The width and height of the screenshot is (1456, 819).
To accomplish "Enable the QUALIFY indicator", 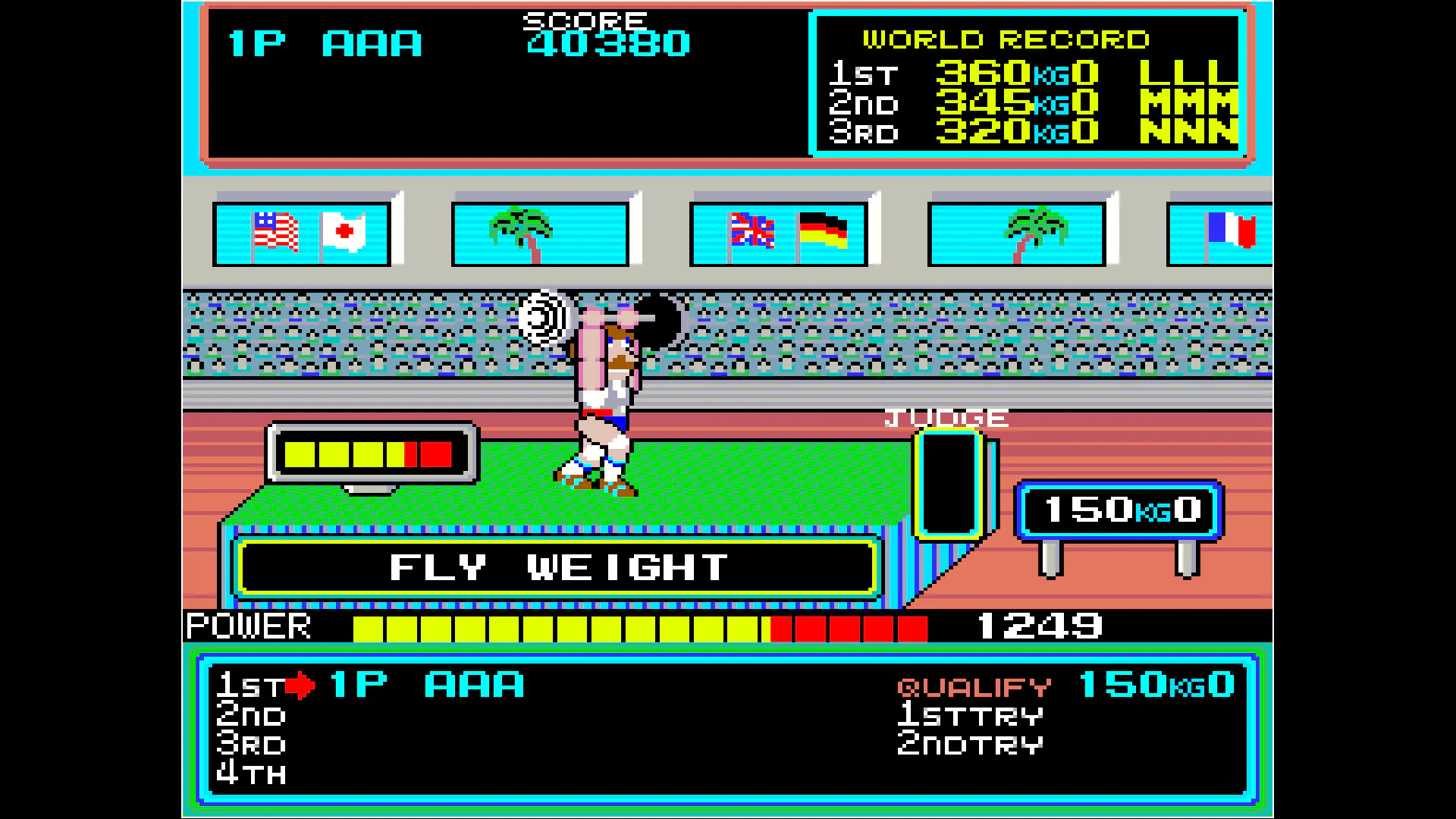I will point(973,686).
